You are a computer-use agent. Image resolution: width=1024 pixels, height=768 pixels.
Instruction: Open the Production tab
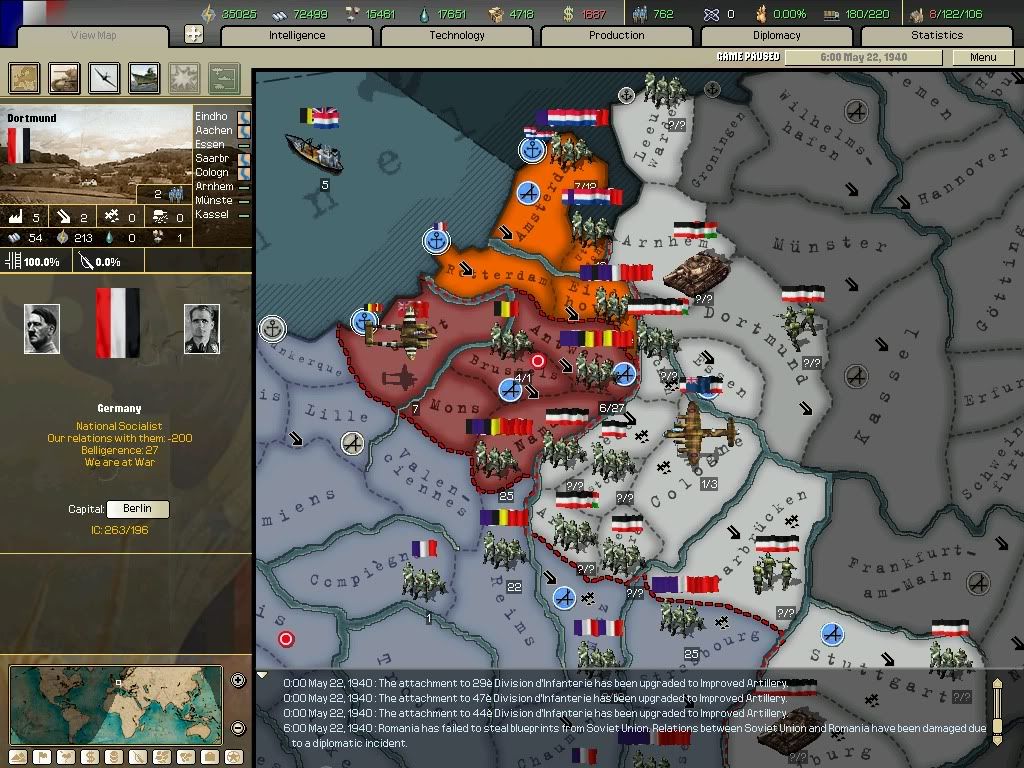[617, 35]
